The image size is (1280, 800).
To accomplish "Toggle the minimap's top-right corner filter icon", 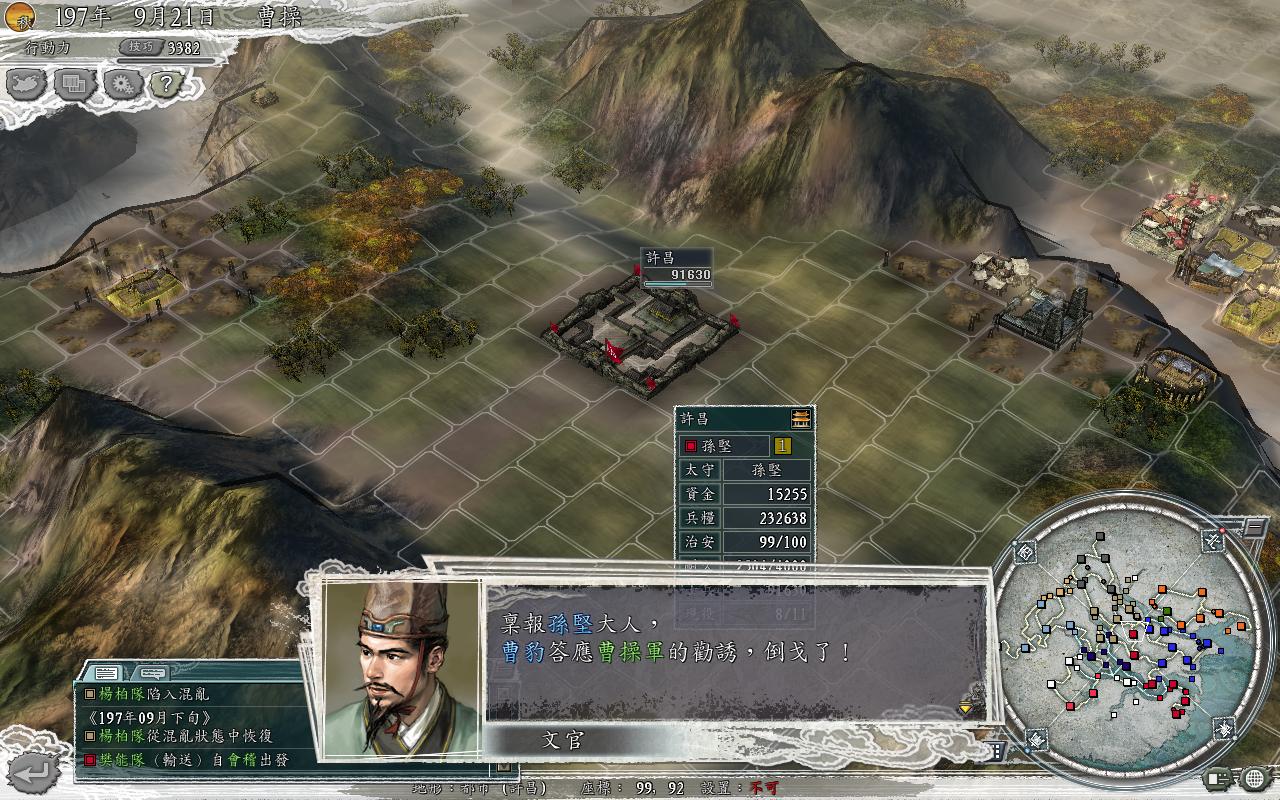I will pos(1214,542).
